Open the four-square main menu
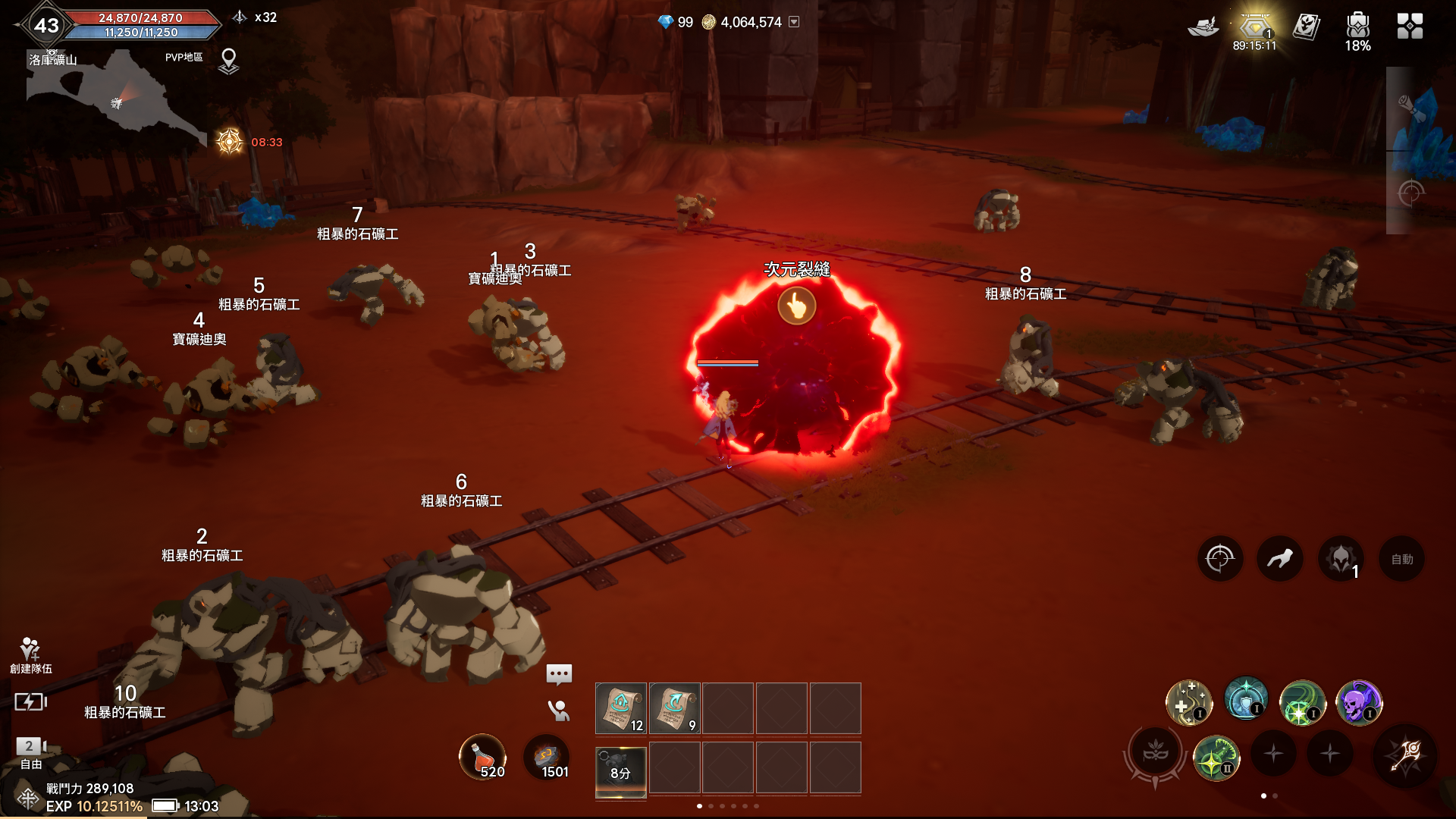 click(x=1410, y=27)
